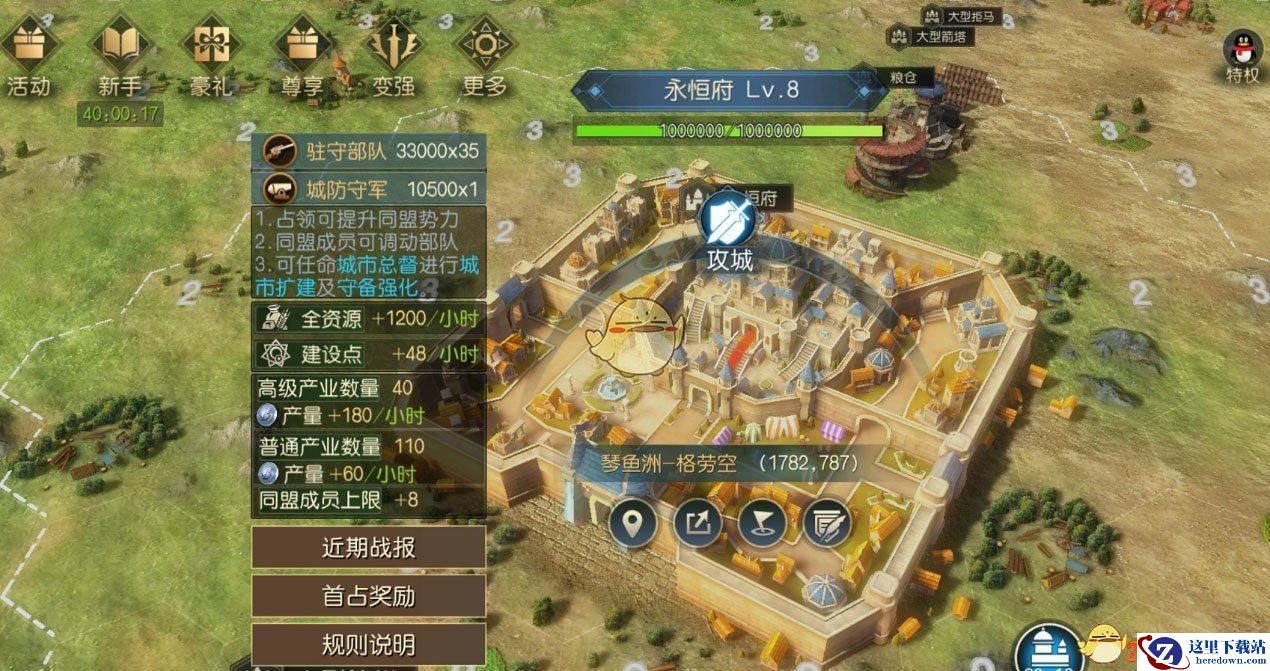This screenshot has width=1270, height=671.
Task: Show the 规则说明 rules explanation
Action: point(368,644)
